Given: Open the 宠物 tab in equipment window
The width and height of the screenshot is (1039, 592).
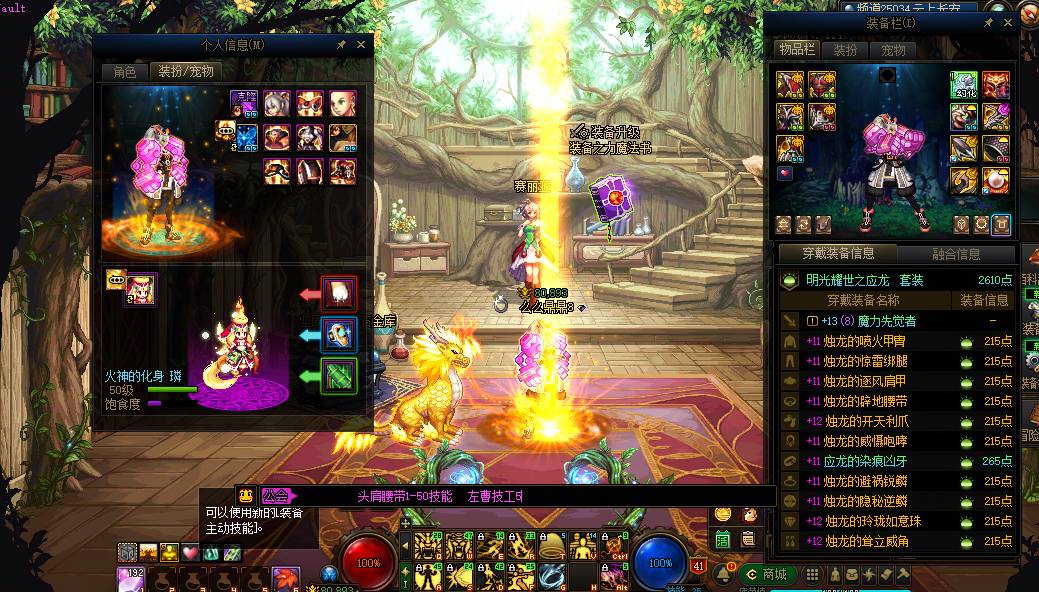Looking at the screenshot, I should (x=892, y=50).
